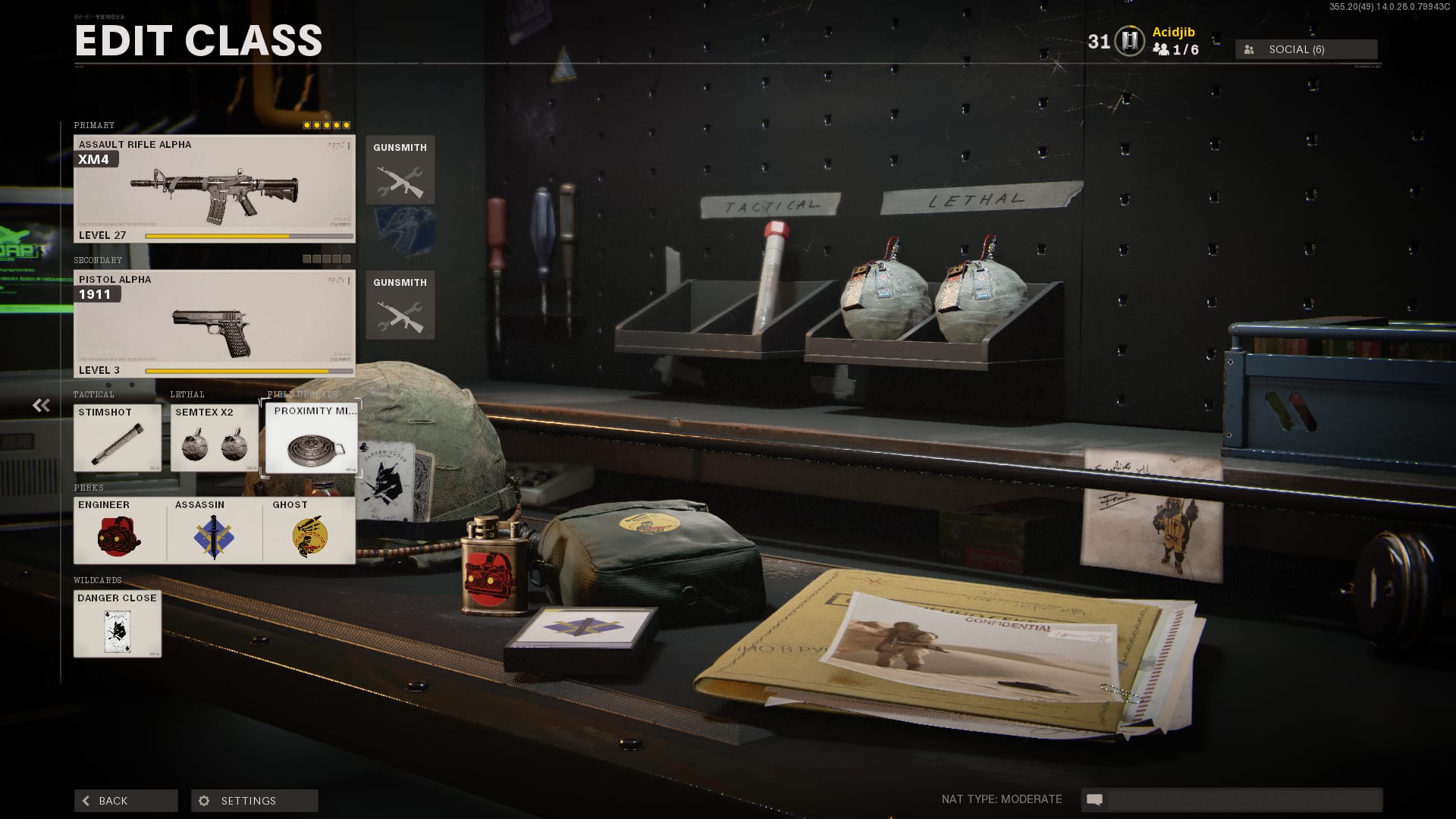
Task: Change the Semtex X2 lethal slot
Action: (214, 438)
